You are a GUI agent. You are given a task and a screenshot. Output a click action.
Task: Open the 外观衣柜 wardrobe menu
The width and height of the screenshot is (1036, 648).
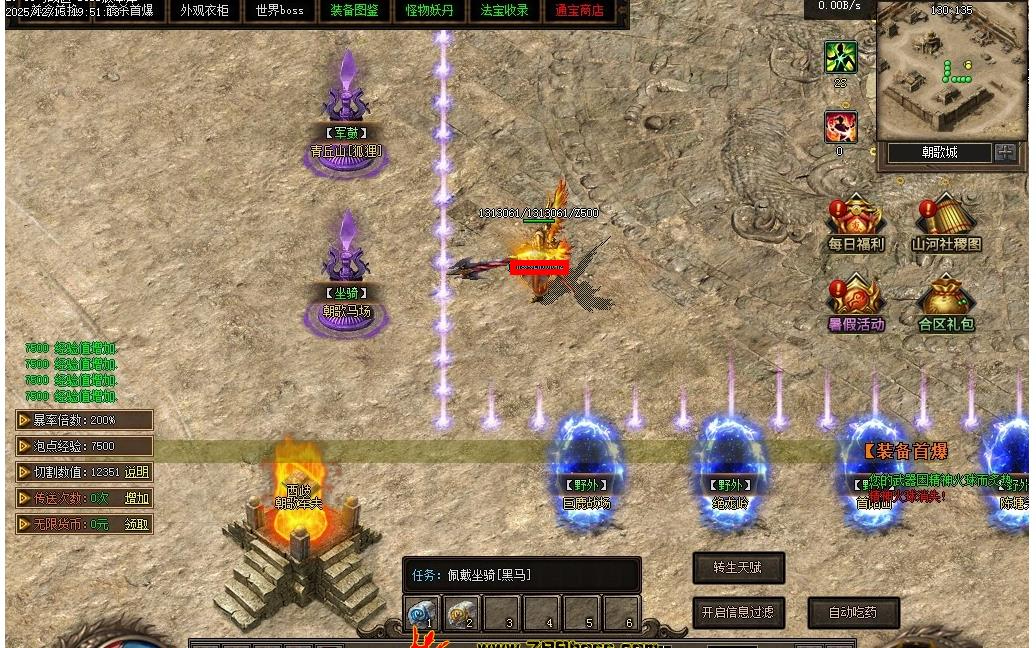[205, 11]
